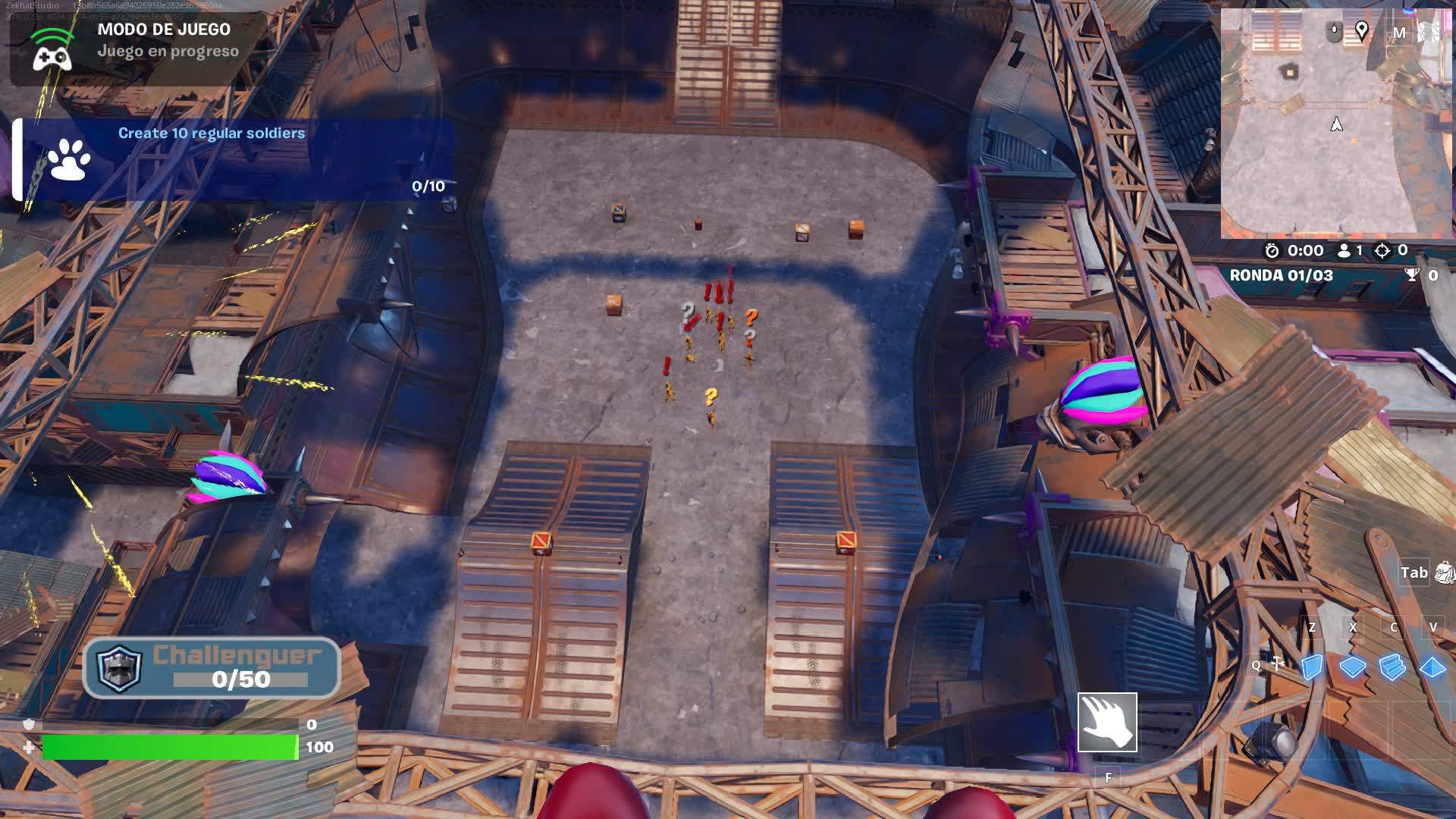Select the stairs build piece icon
This screenshot has height=819, width=1456.
pyautogui.click(x=1394, y=666)
